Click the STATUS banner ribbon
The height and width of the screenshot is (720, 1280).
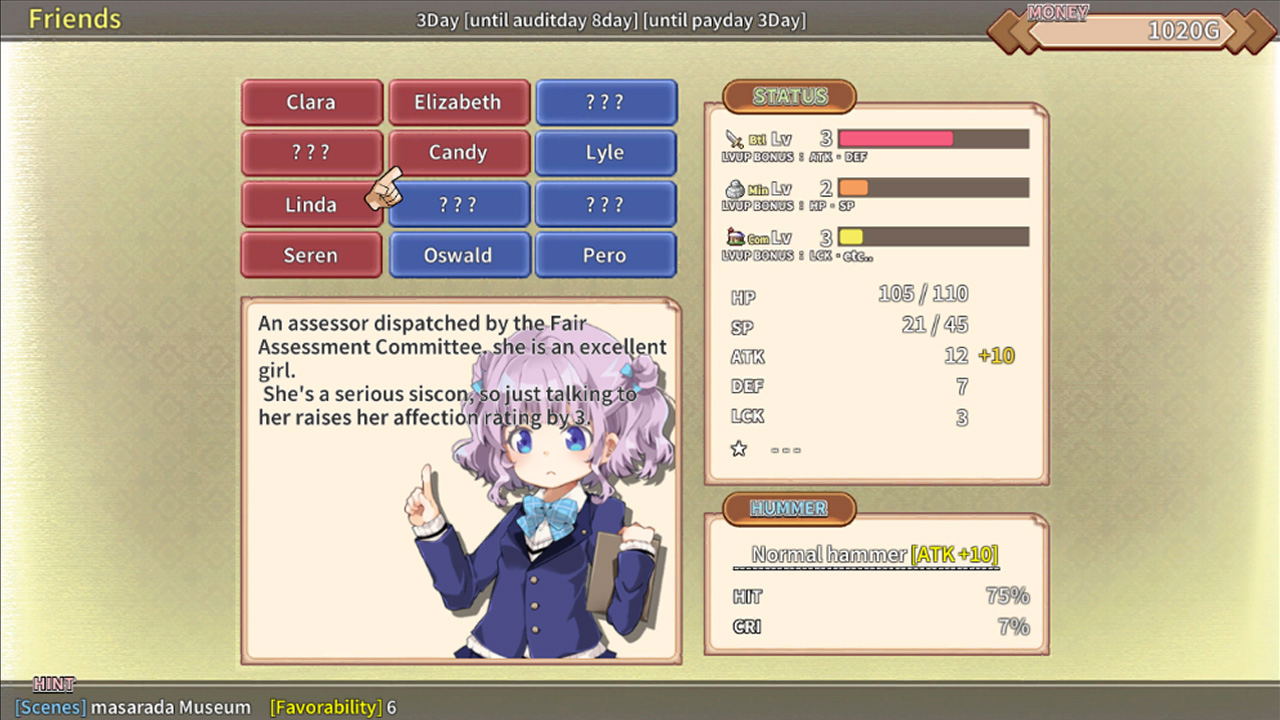tap(789, 97)
